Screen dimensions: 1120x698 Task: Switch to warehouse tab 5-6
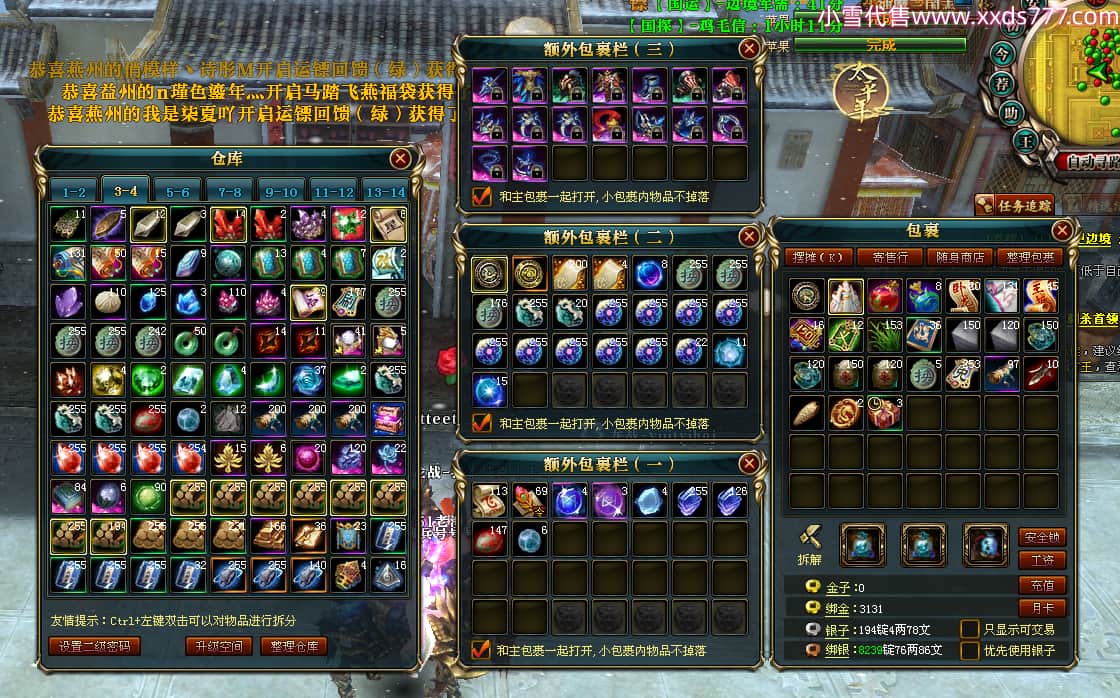tap(178, 191)
